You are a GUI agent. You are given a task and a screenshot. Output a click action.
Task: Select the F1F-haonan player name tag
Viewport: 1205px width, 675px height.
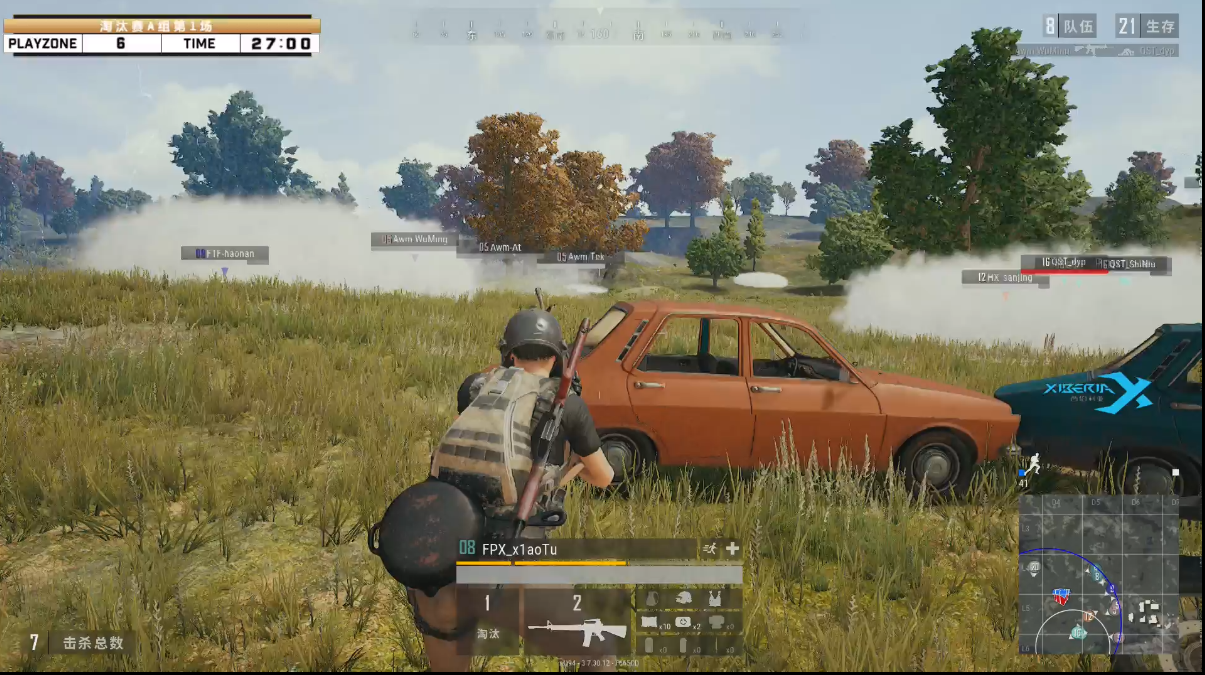225,254
